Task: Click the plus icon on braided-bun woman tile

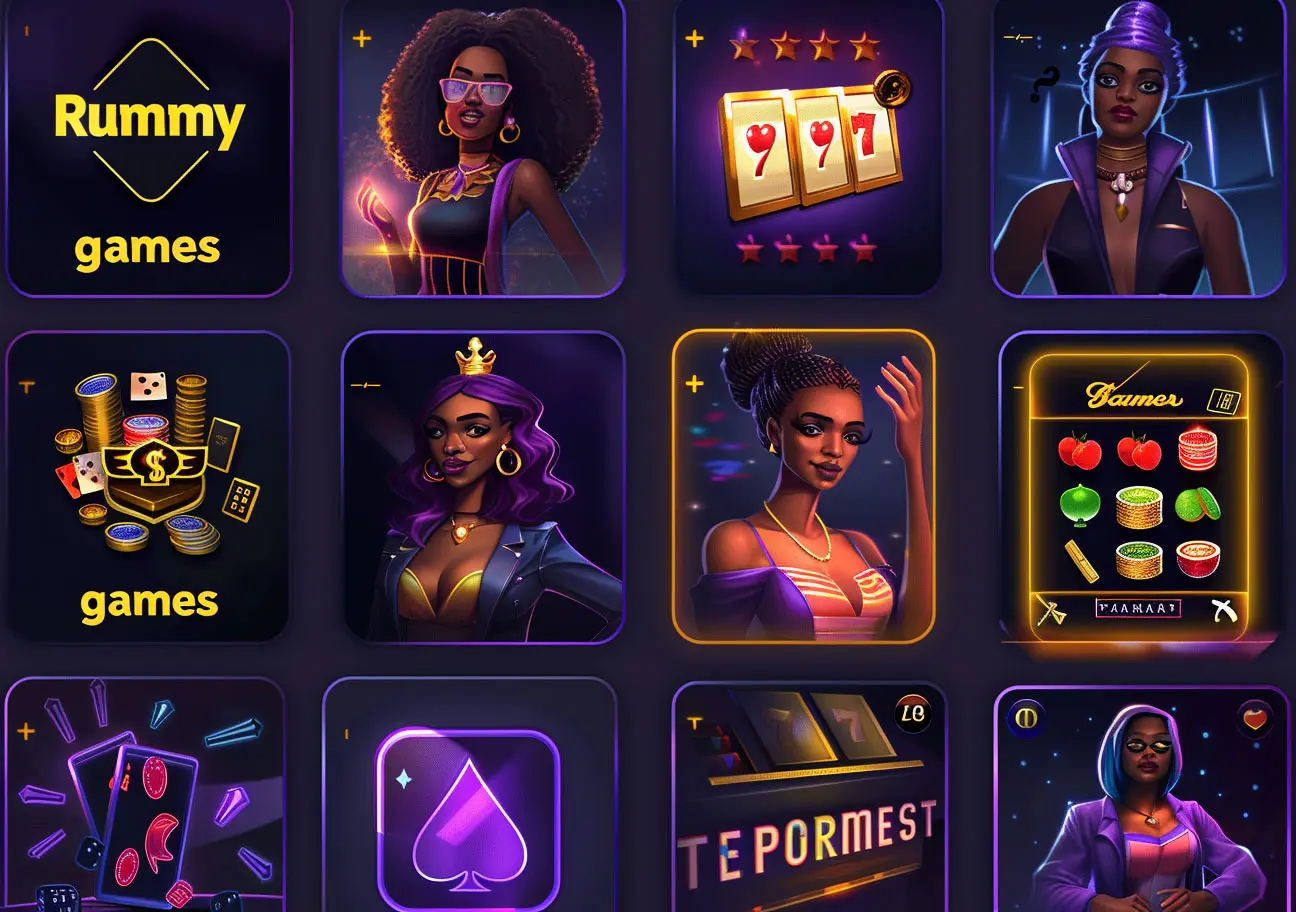Action: click(694, 384)
